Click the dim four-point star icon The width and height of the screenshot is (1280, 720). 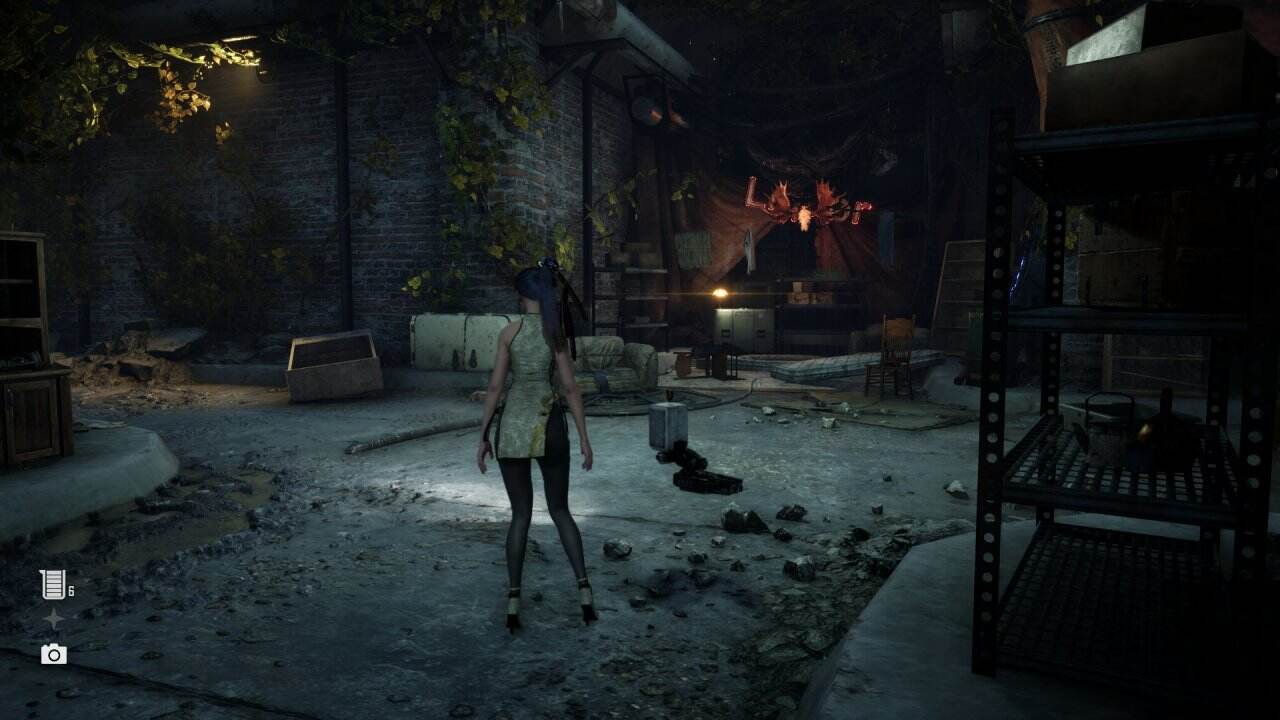[x=53, y=620]
